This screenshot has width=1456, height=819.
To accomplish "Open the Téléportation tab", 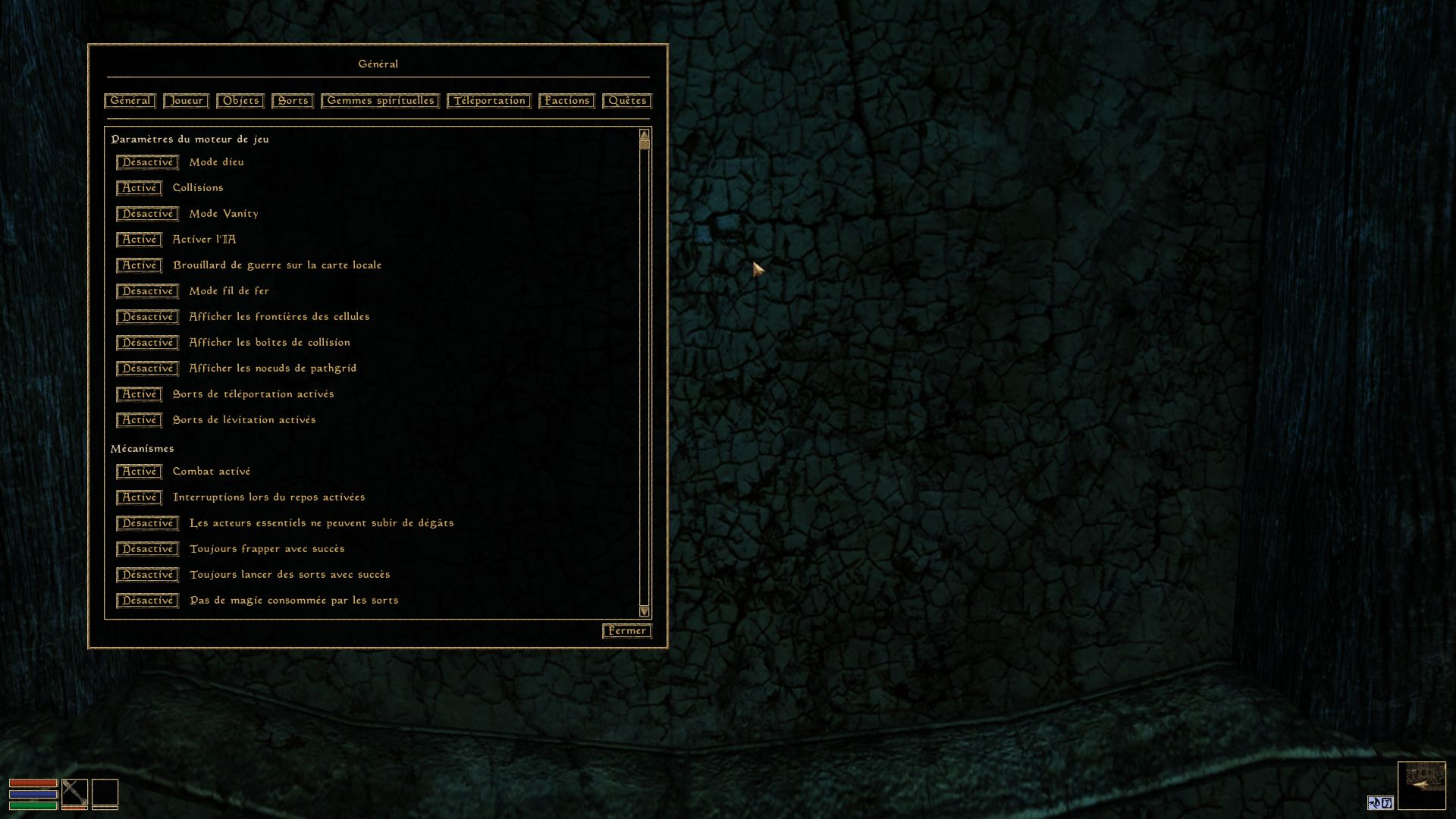I will pos(489,101).
